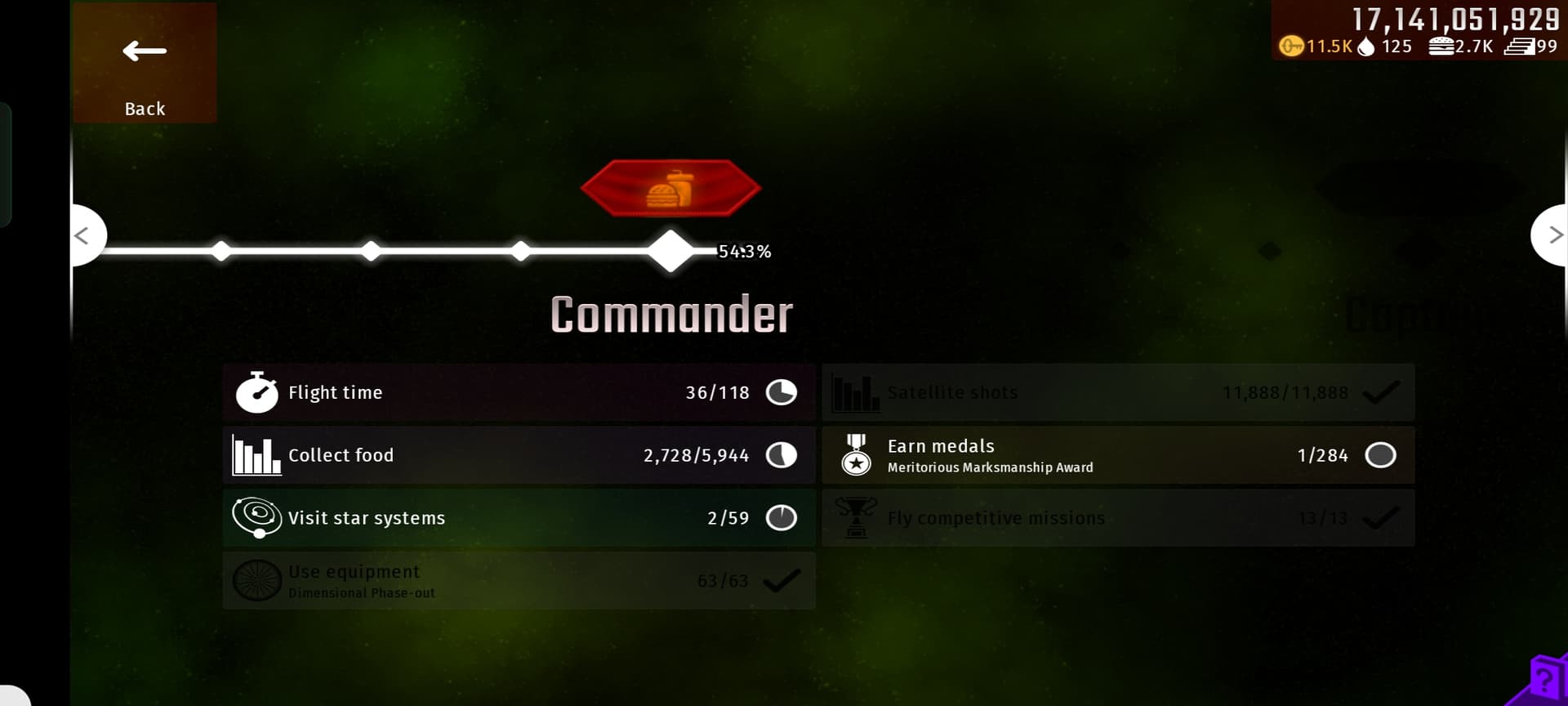Click the completed Use equipment row
This screenshot has height=706, width=1568.
click(x=519, y=581)
